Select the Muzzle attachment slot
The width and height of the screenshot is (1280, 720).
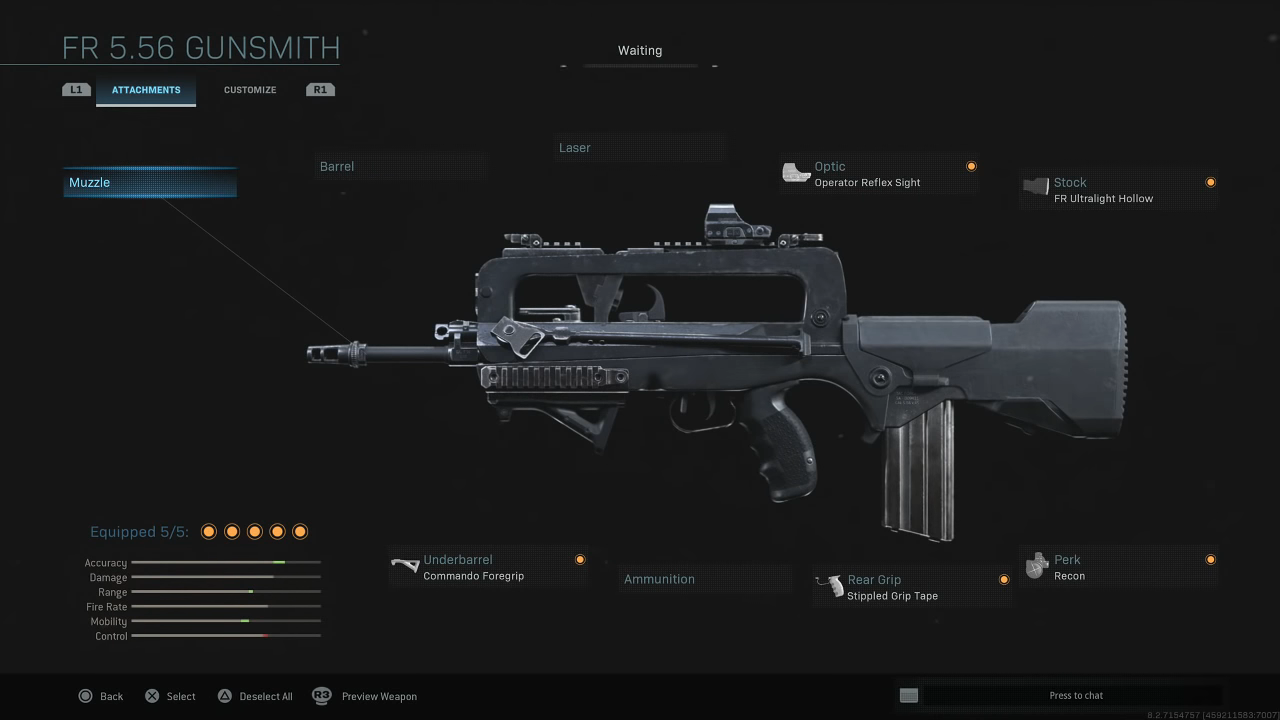tap(150, 183)
